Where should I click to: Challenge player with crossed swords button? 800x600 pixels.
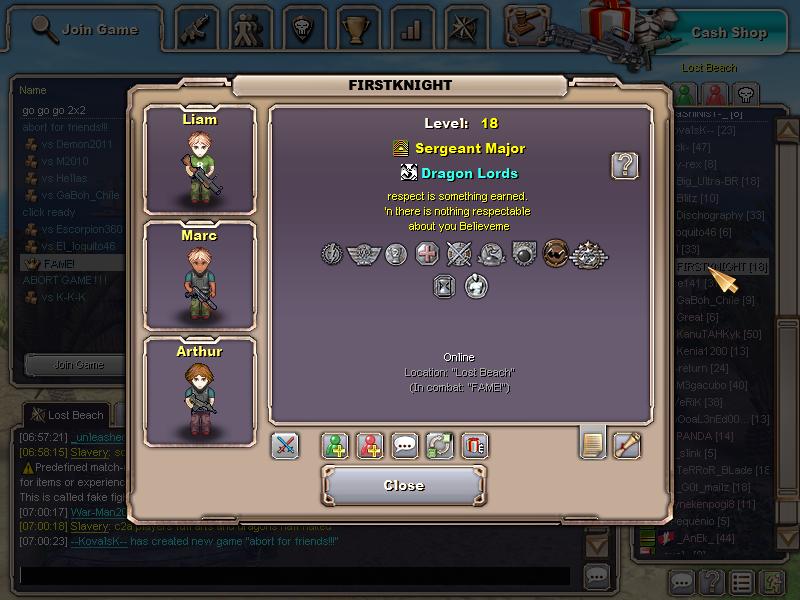point(285,446)
